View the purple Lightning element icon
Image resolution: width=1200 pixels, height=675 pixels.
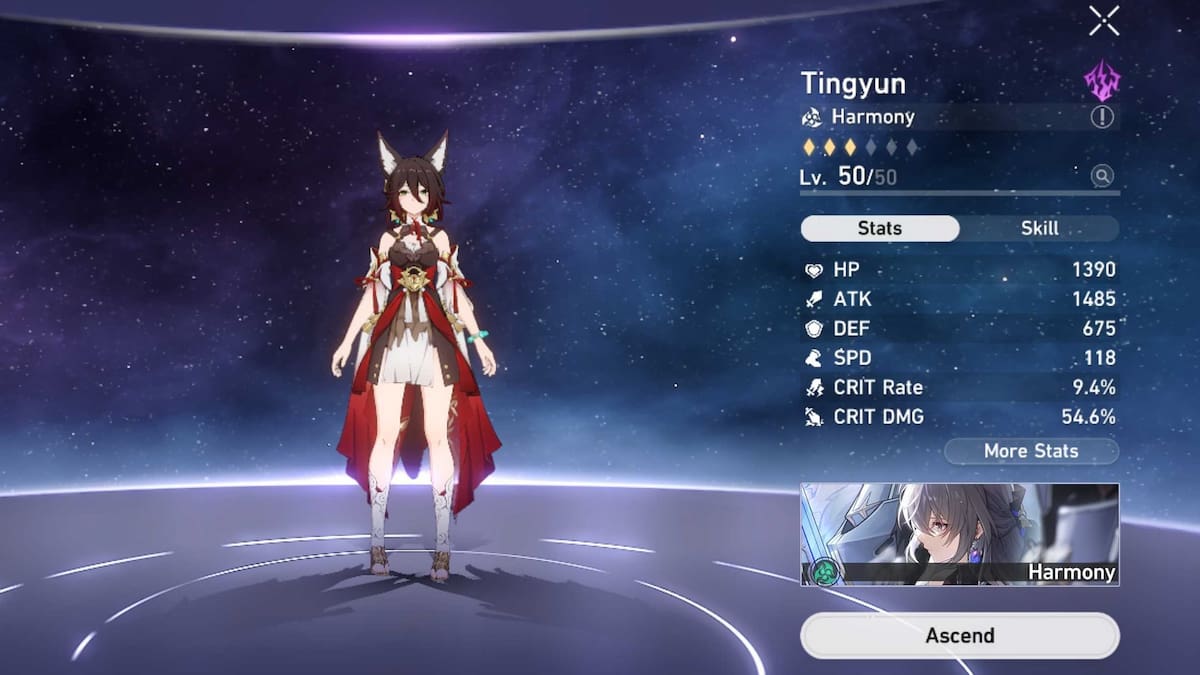click(x=1102, y=81)
